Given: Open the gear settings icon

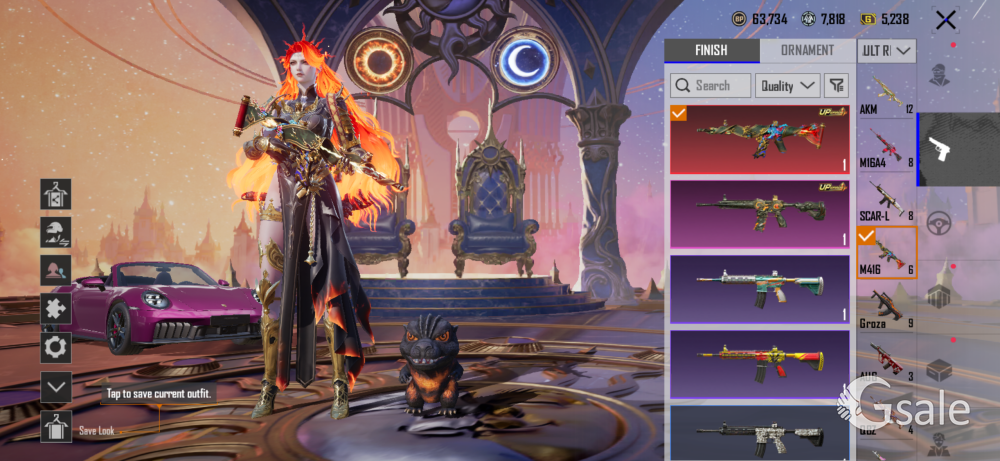Looking at the screenshot, I should [56, 347].
